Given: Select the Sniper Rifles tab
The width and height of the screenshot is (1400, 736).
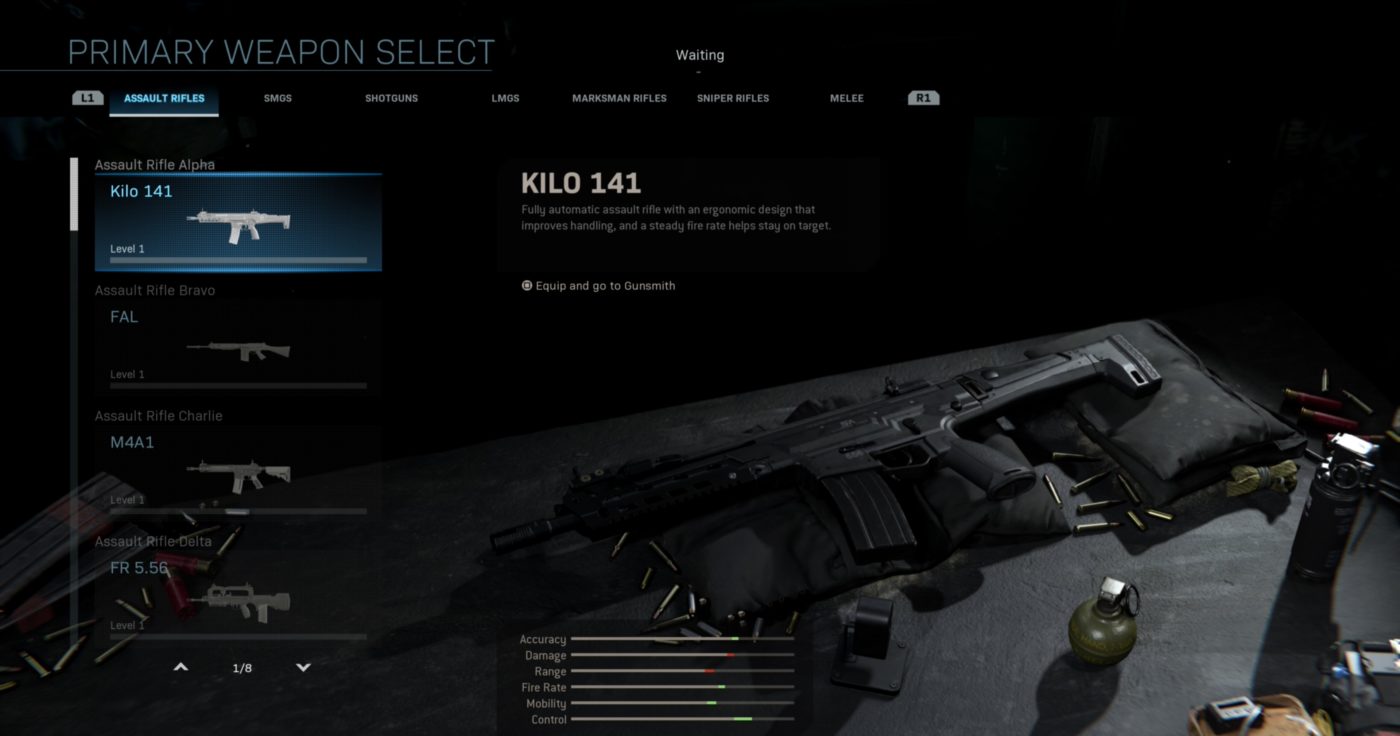Looking at the screenshot, I should tap(733, 99).
